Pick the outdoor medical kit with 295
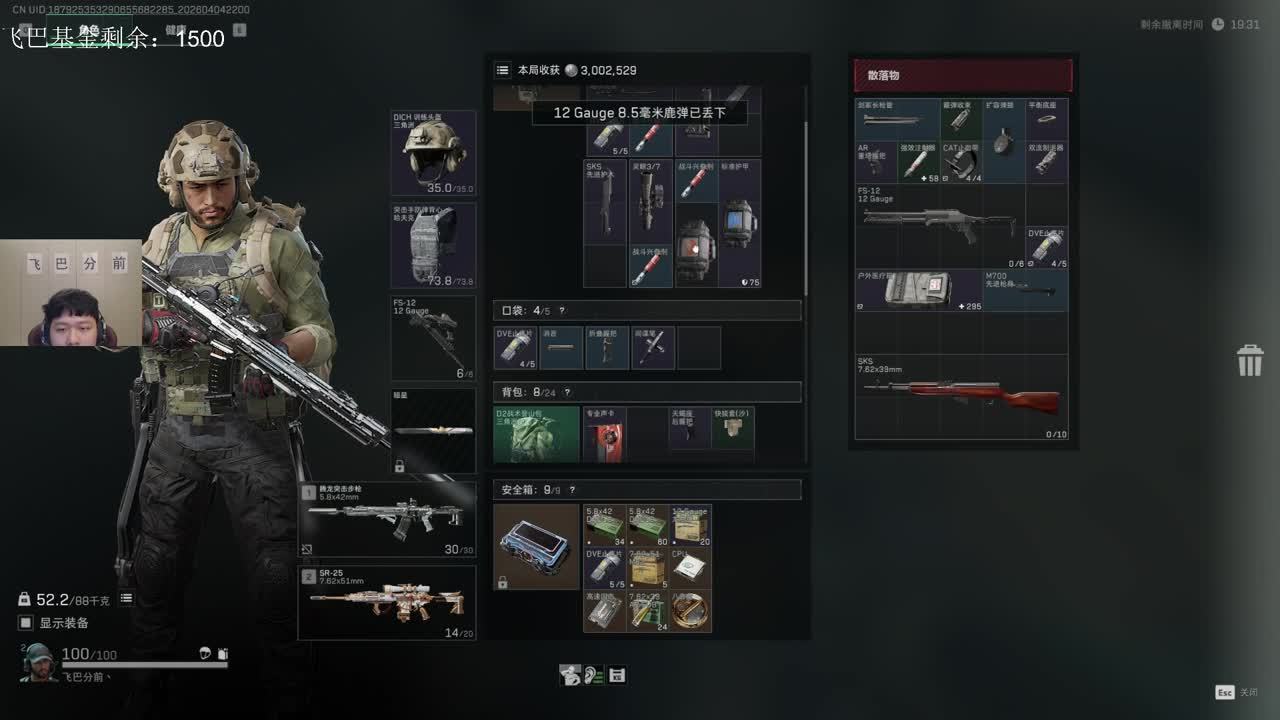Image resolution: width=1280 pixels, height=720 pixels. [918, 290]
